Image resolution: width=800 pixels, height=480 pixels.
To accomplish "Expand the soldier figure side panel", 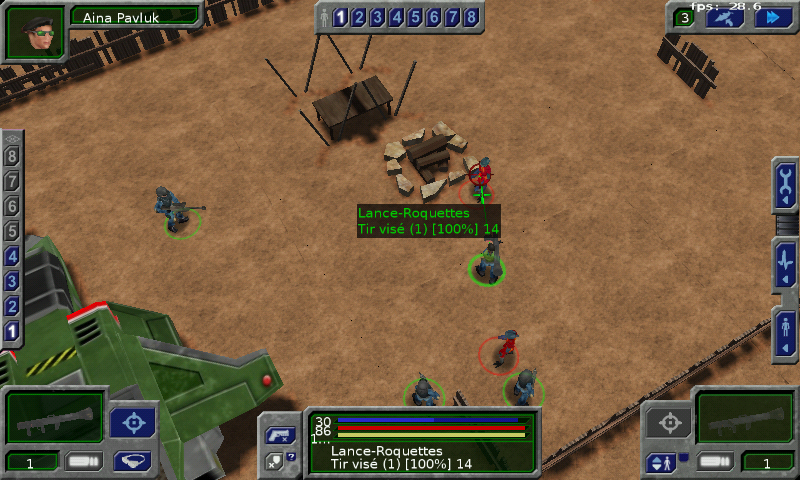I will click(x=786, y=333).
